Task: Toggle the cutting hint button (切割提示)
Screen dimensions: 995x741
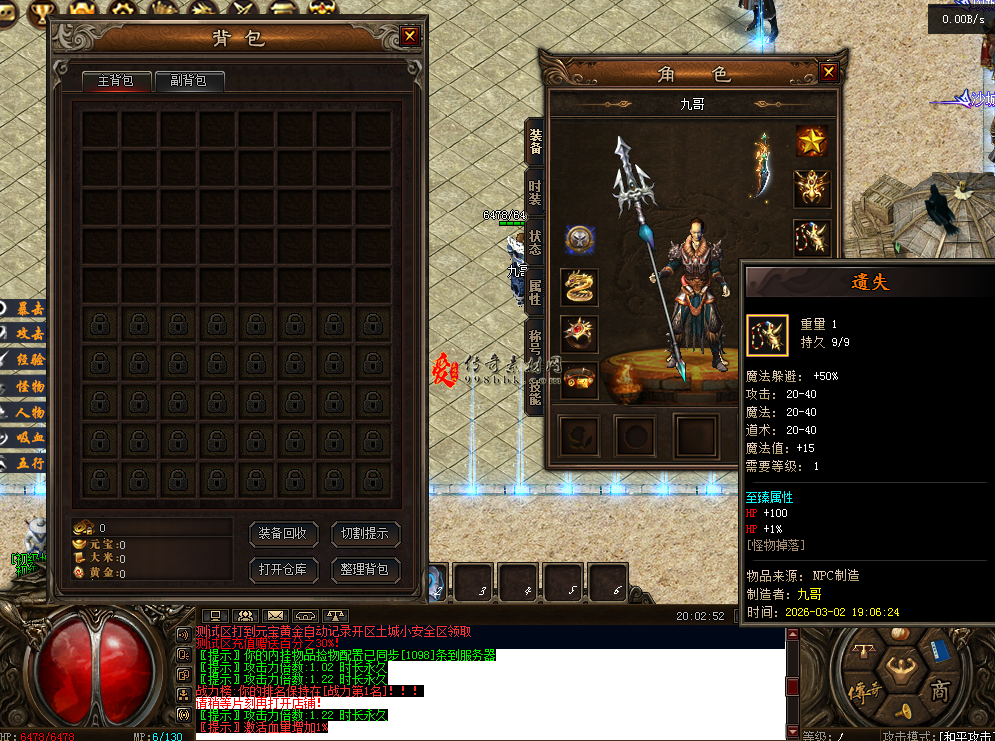Action: pos(365,534)
